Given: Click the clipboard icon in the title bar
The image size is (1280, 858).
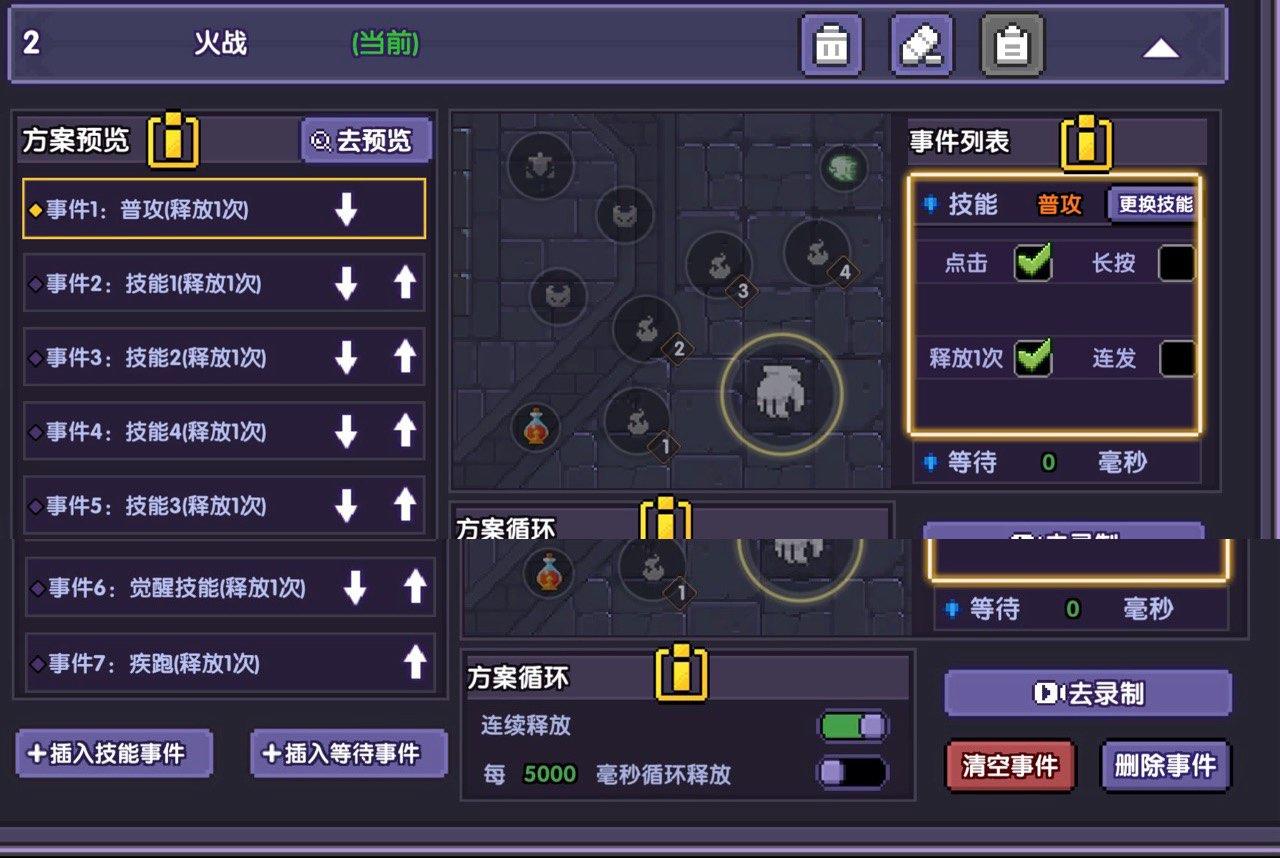Looking at the screenshot, I should point(1012,44).
